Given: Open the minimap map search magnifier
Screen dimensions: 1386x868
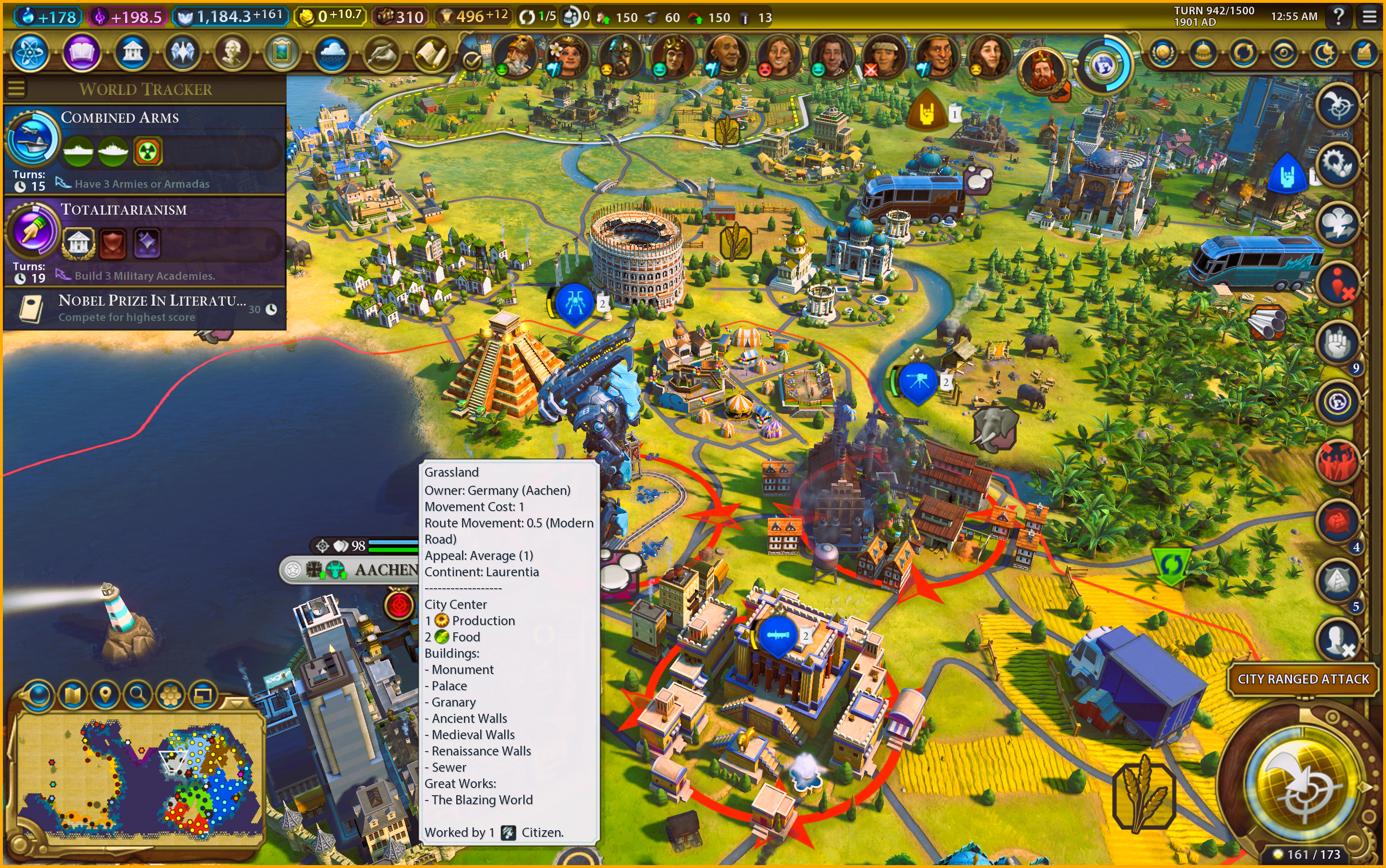Looking at the screenshot, I should pyautogui.click(x=138, y=695).
